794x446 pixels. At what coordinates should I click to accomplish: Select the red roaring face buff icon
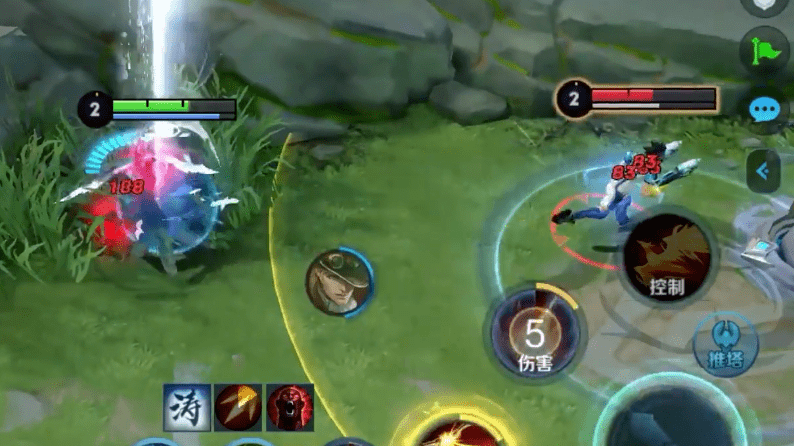pyautogui.click(x=290, y=407)
